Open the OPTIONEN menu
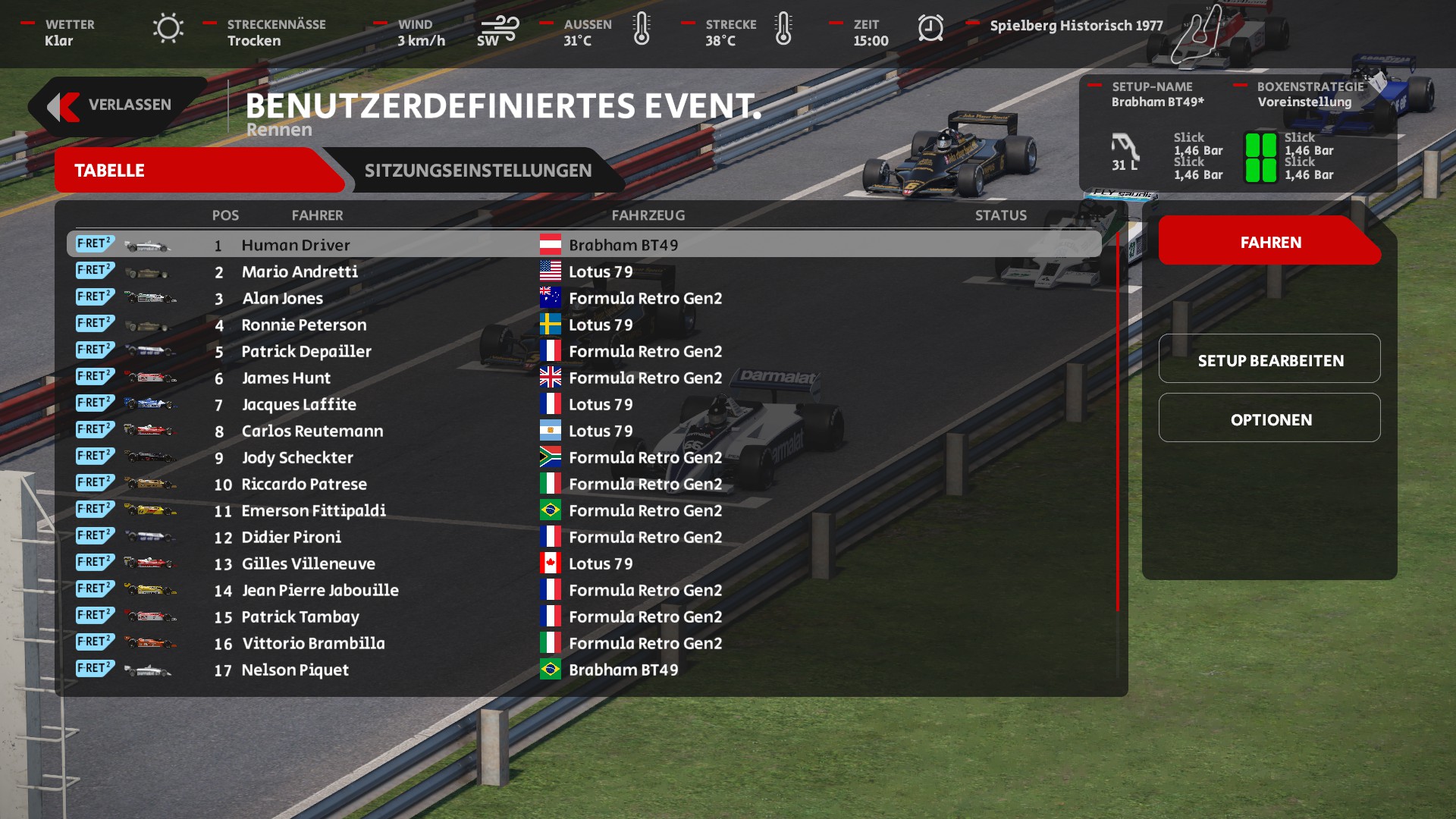 (x=1270, y=419)
